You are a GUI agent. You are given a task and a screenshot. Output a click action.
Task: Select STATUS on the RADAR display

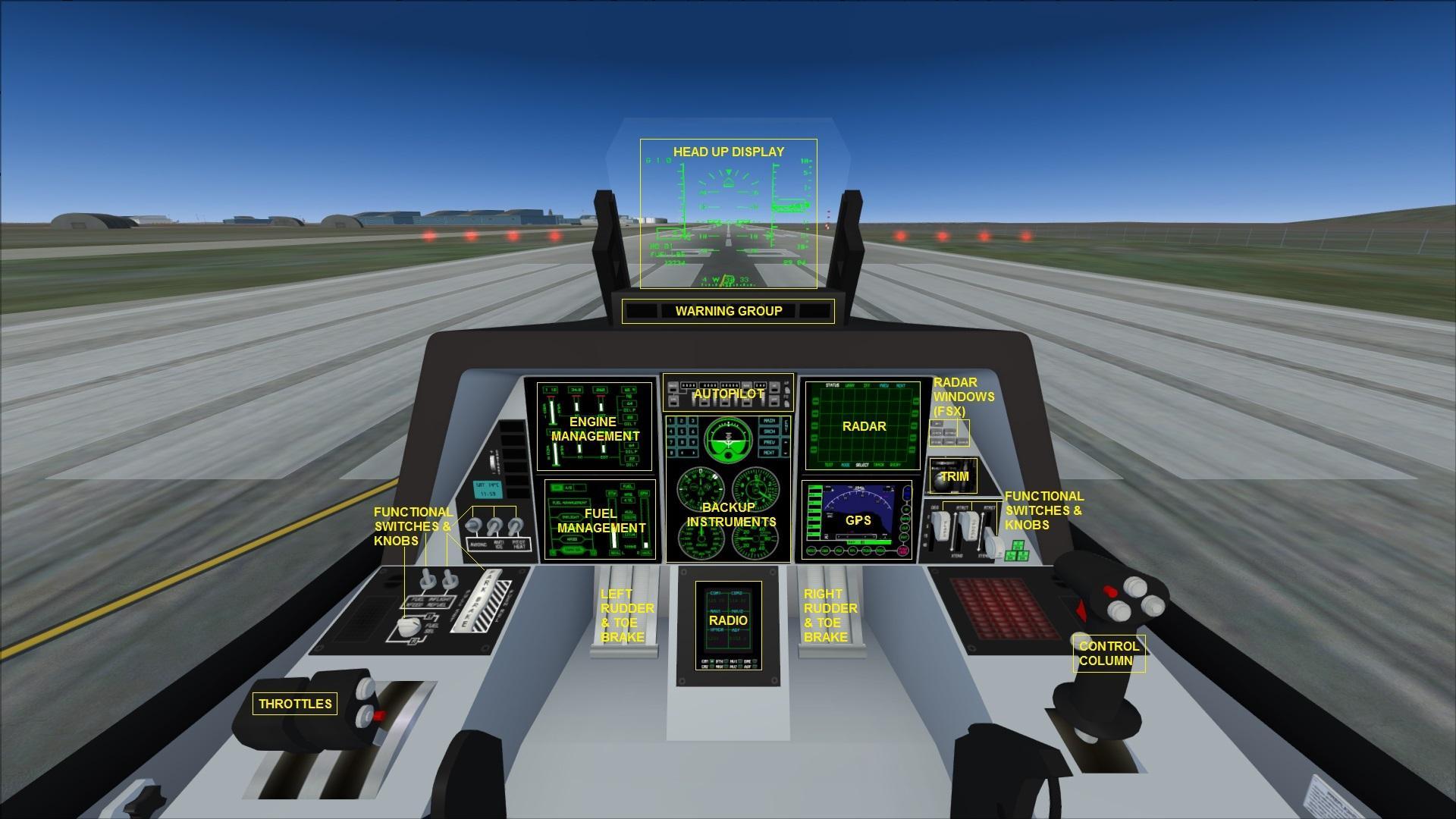click(x=833, y=385)
